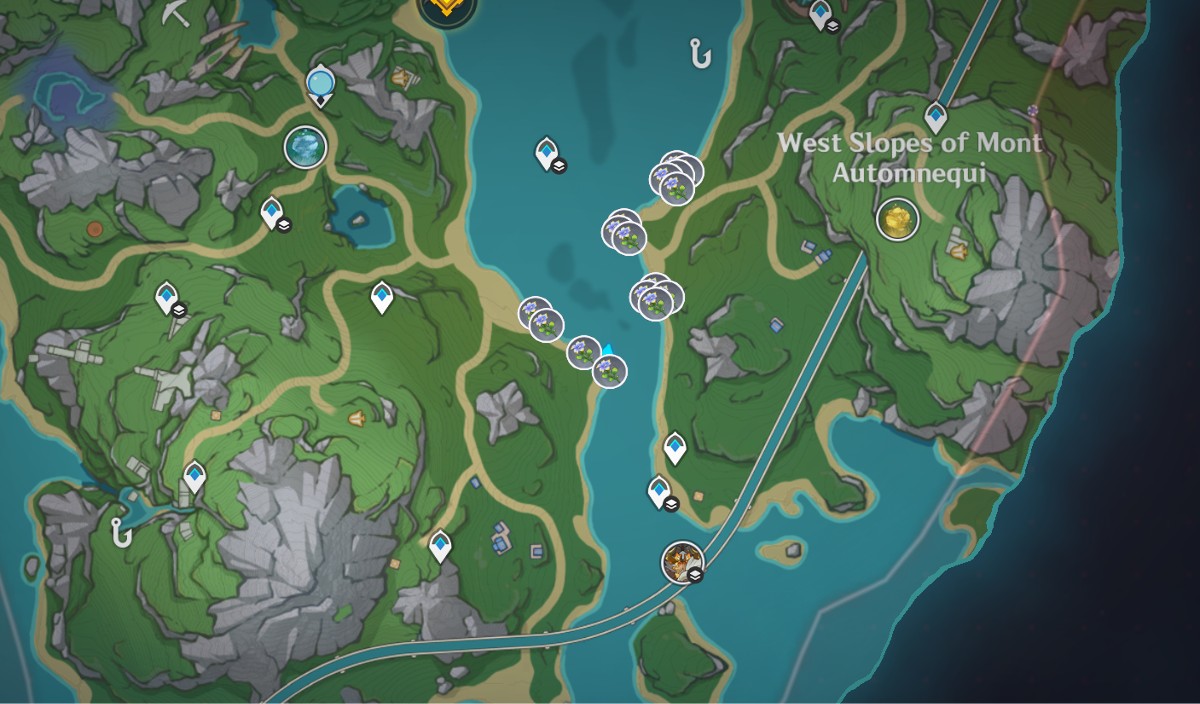This screenshot has width=1200, height=704.
Task: Open the character portrait marker on the aqueduct
Action: coord(682,562)
